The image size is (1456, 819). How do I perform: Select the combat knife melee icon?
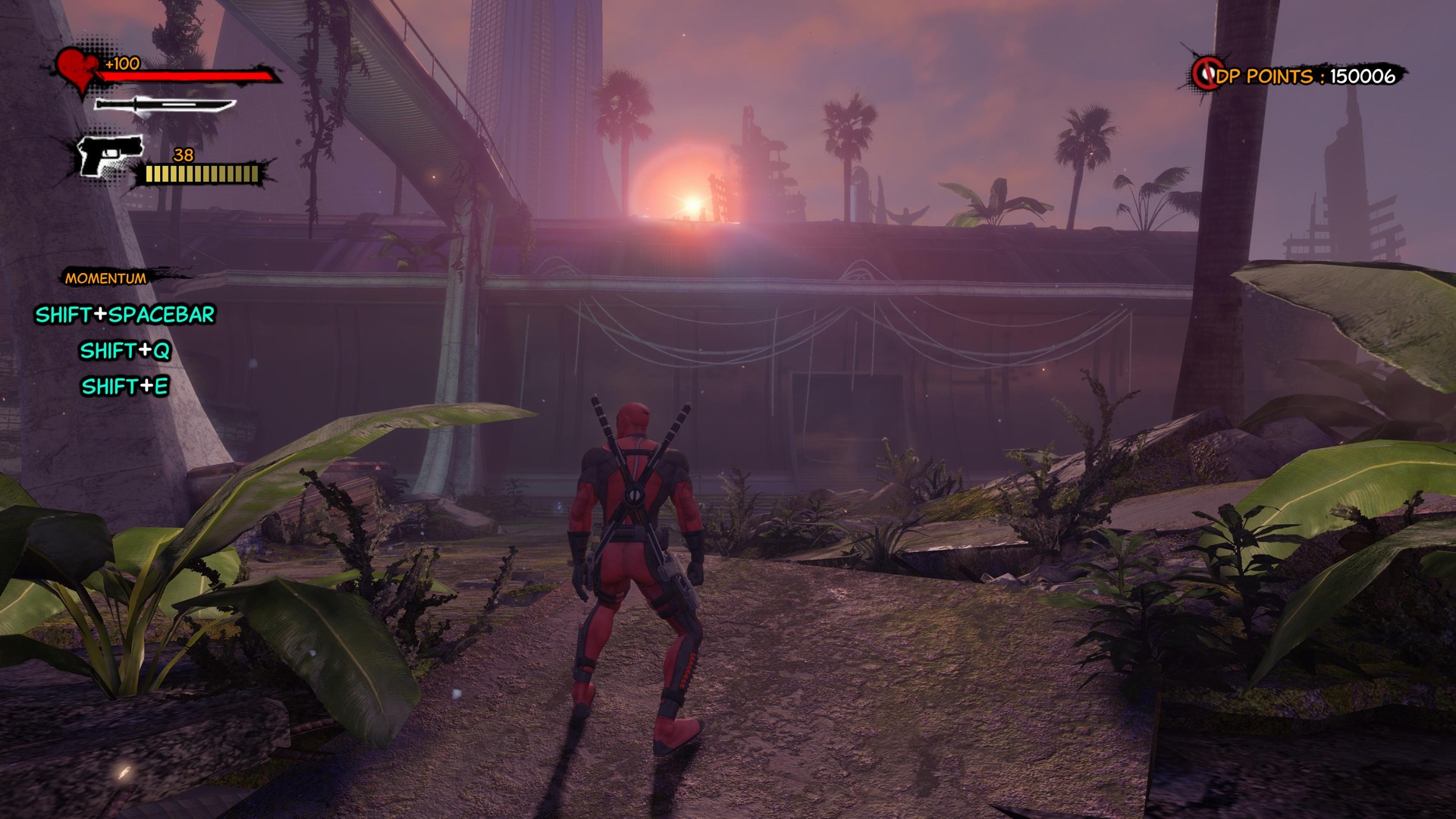click(x=165, y=105)
